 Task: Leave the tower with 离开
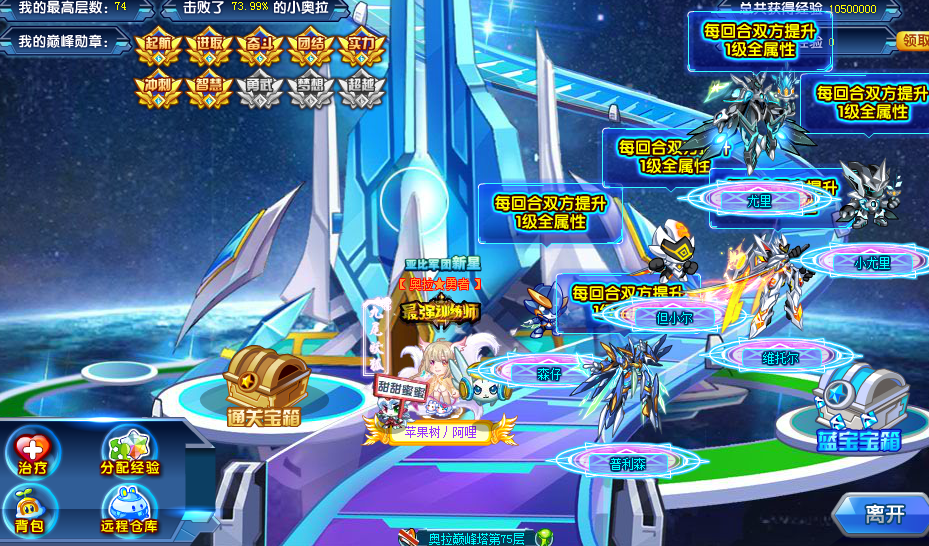[884, 514]
